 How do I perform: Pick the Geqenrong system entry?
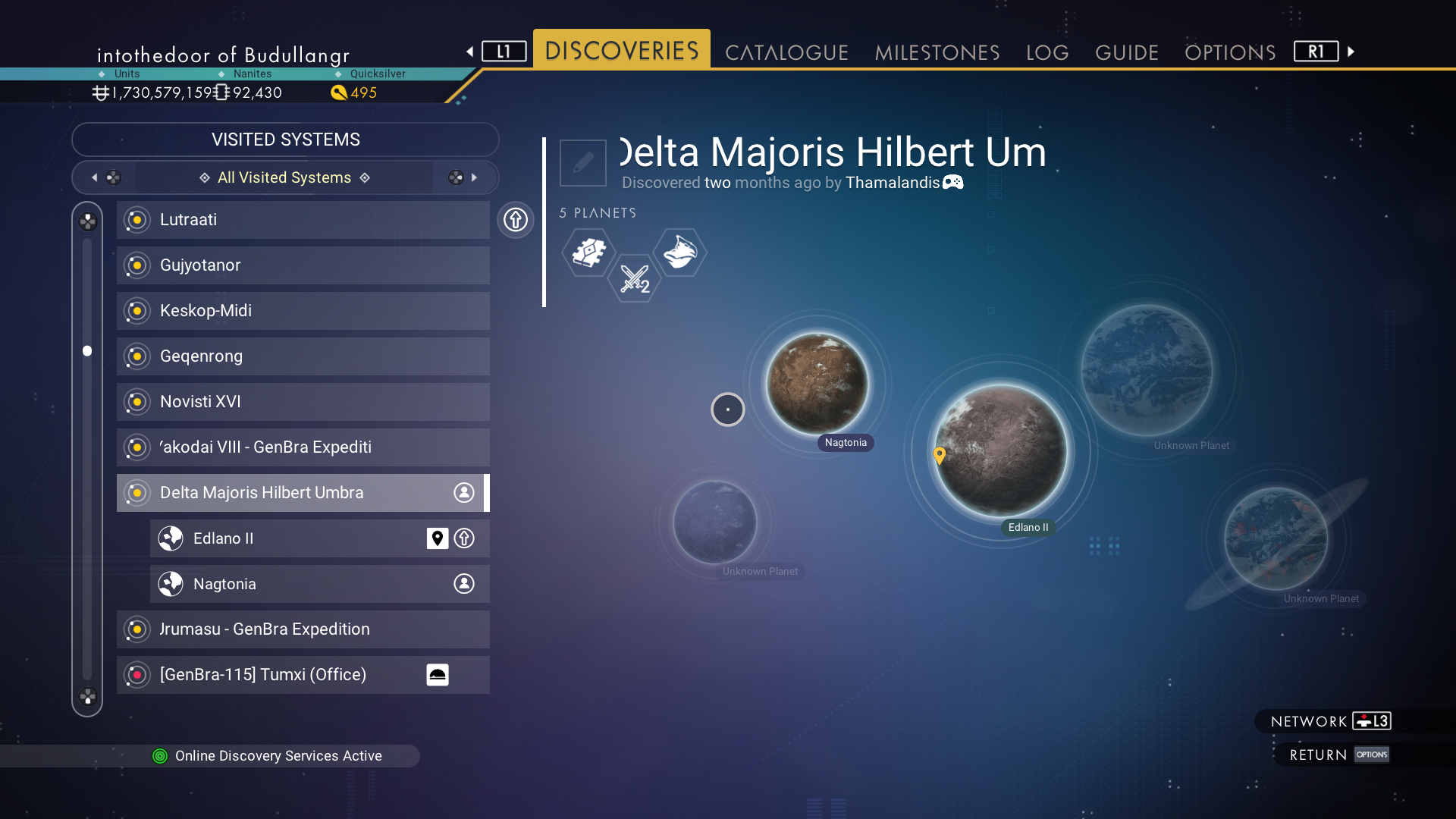[x=303, y=356]
